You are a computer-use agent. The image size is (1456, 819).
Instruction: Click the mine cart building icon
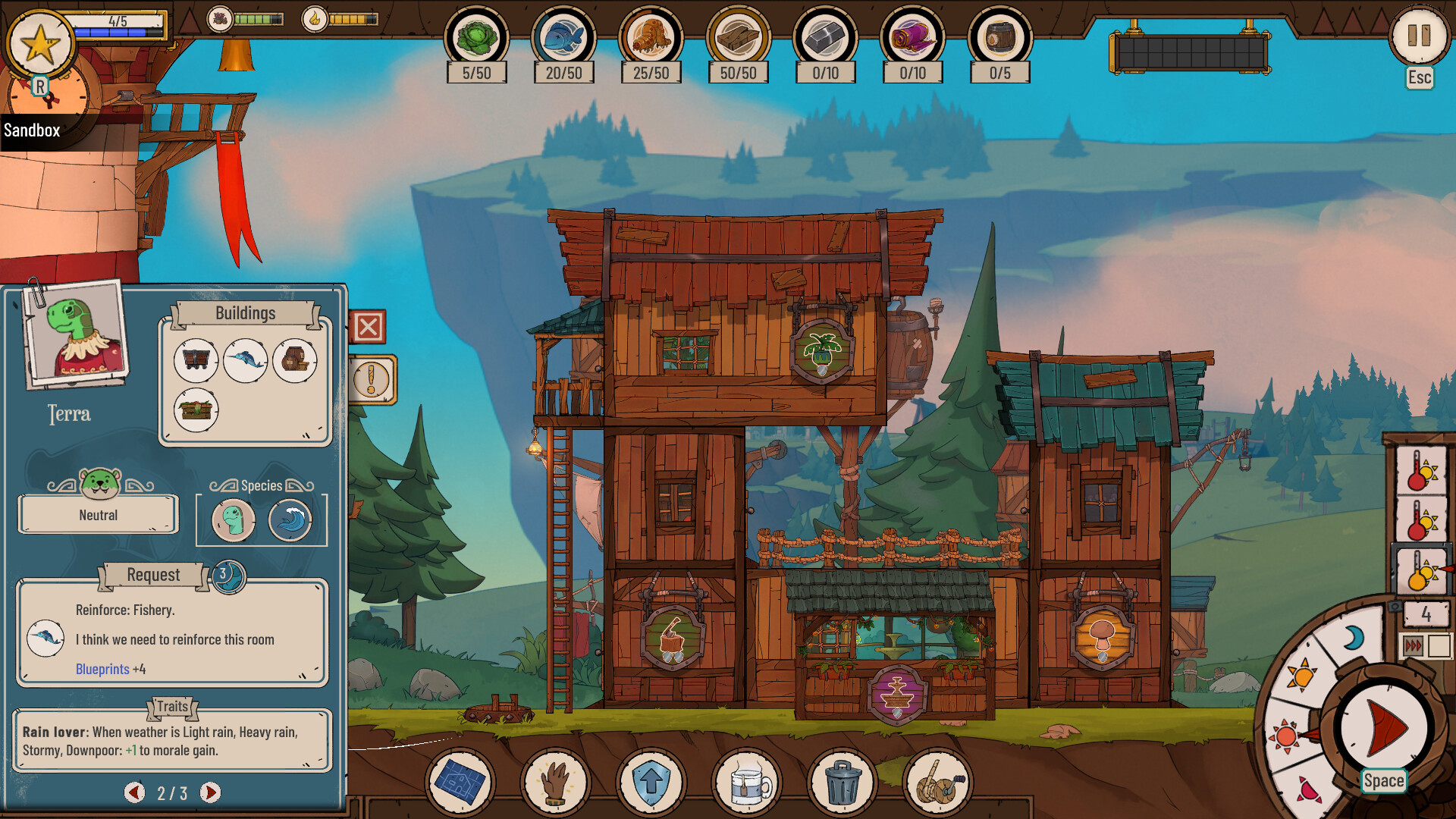pos(196,360)
